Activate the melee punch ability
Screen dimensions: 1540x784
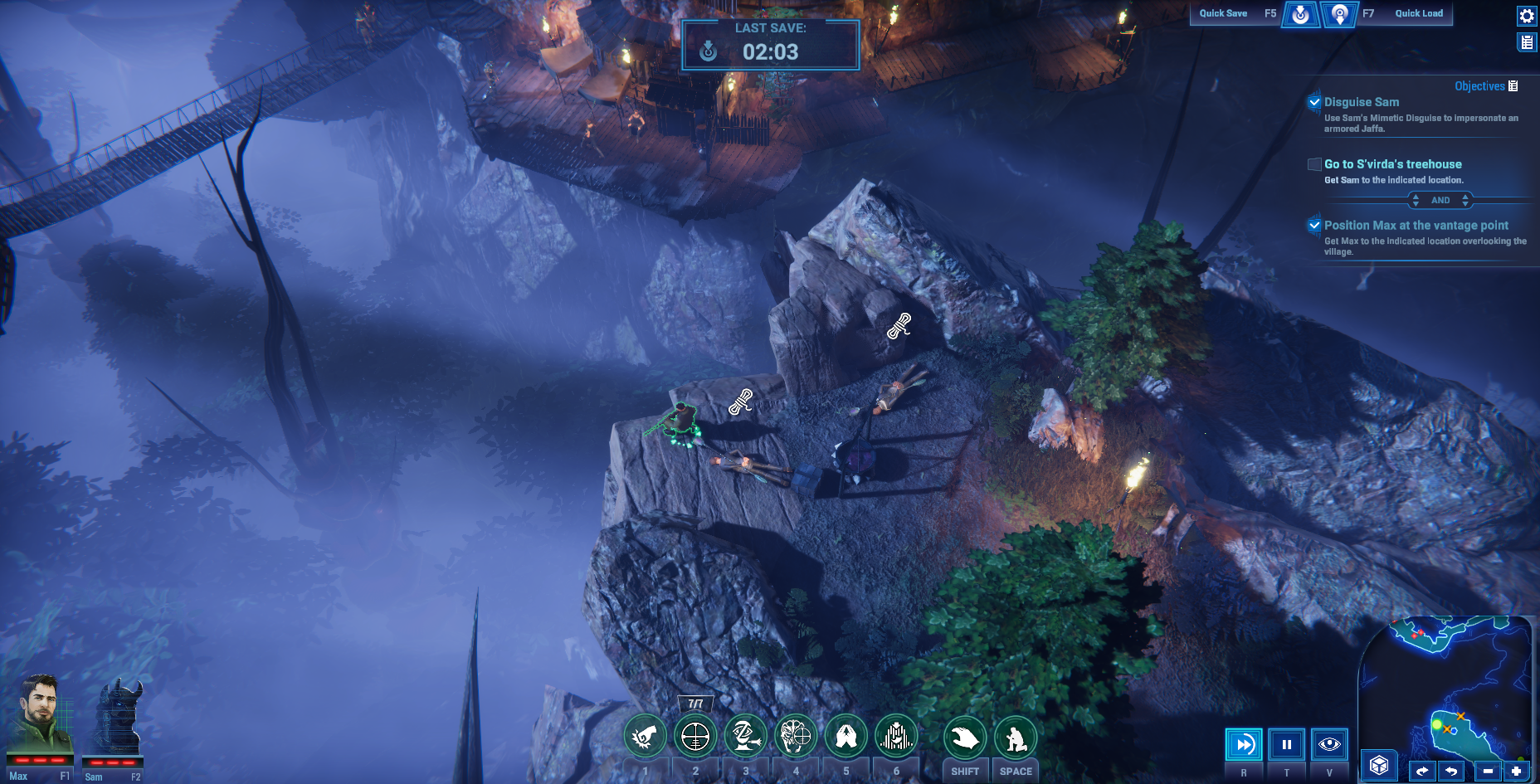point(646,736)
